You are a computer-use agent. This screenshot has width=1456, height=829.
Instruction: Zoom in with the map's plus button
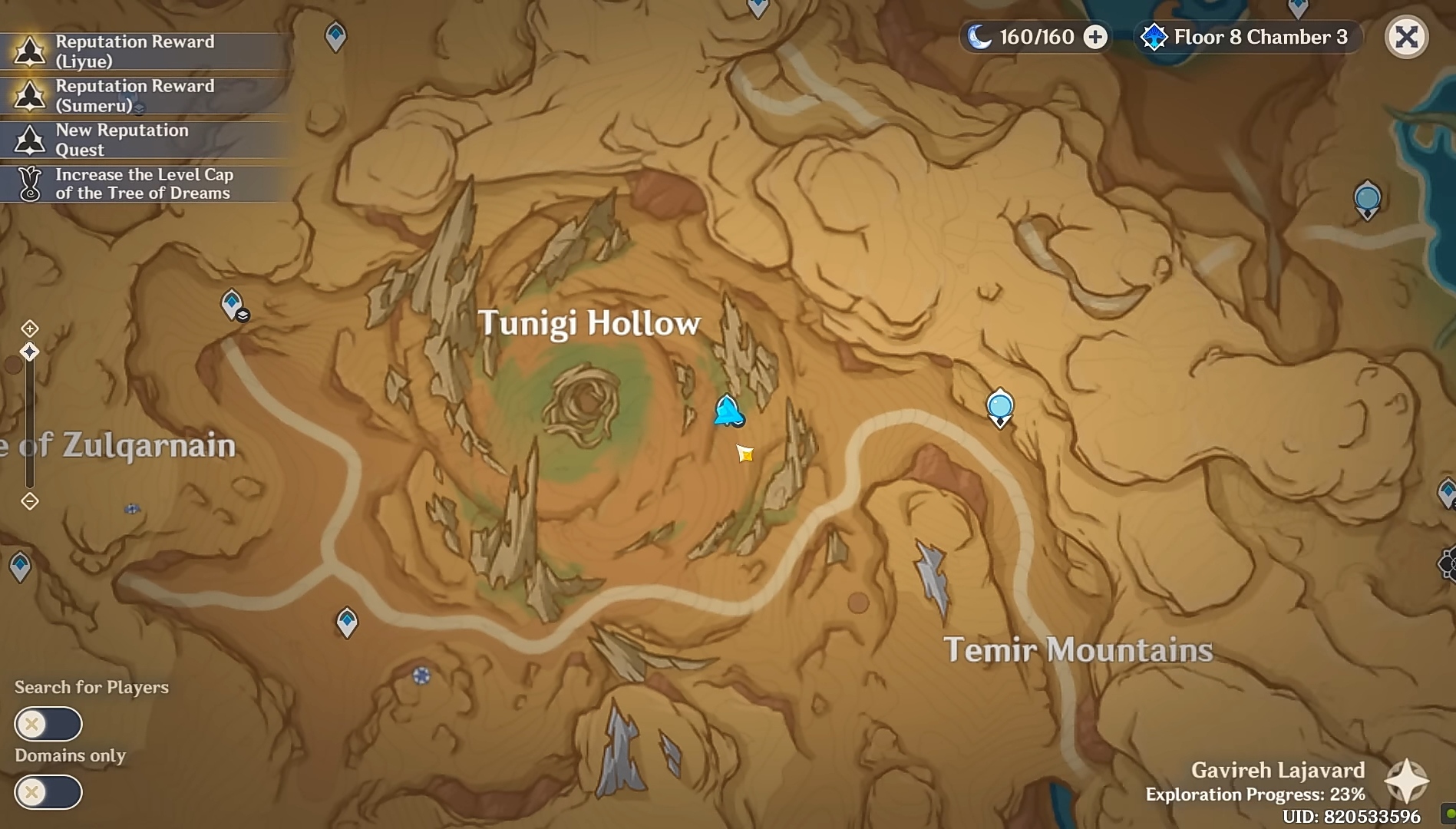coord(29,329)
